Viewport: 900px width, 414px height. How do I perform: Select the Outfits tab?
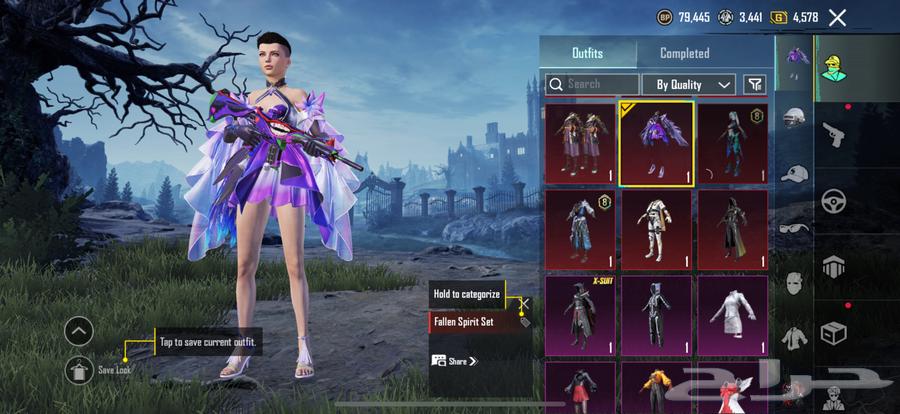tap(587, 53)
